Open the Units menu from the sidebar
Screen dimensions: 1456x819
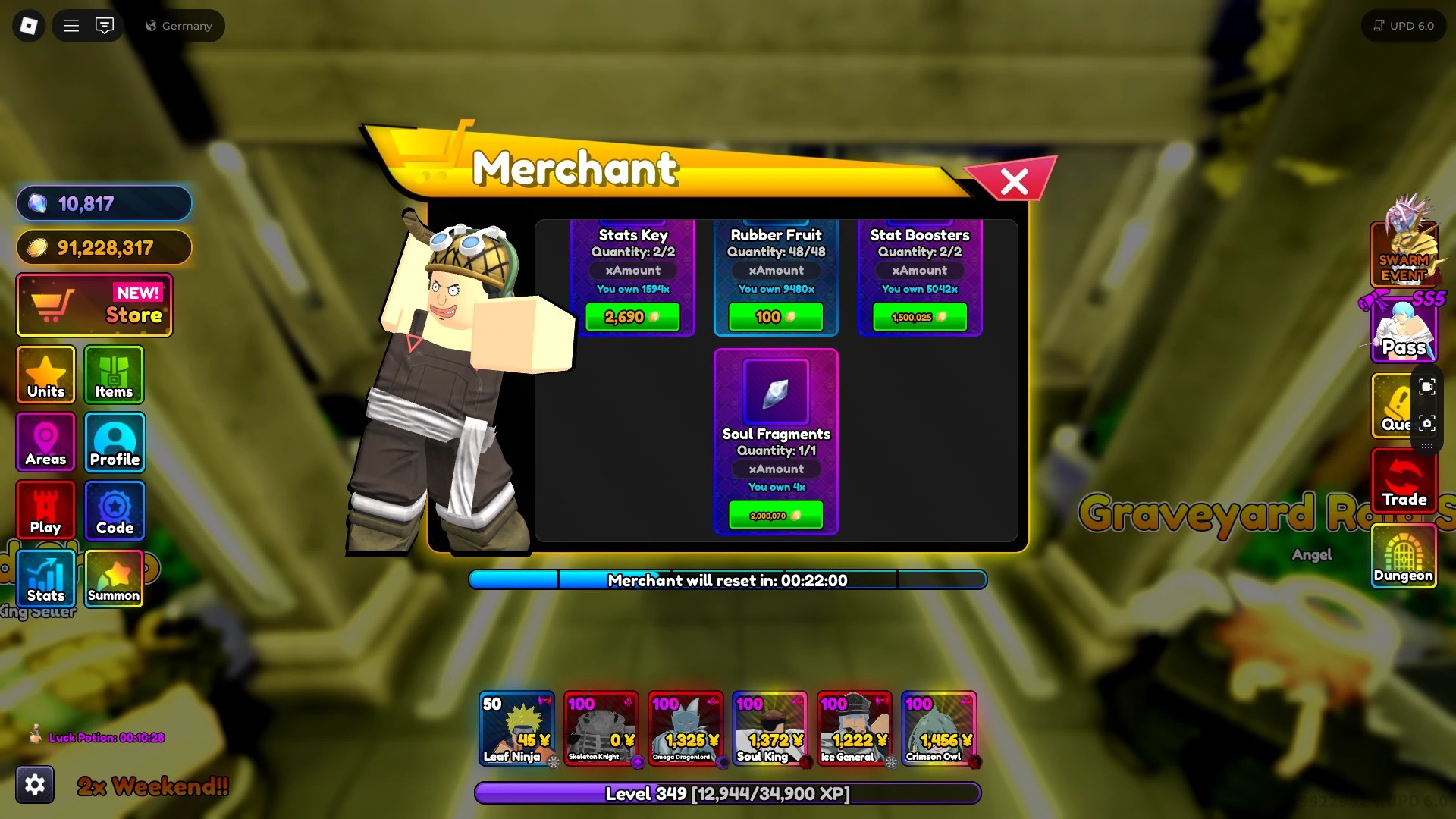click(45, 375)
